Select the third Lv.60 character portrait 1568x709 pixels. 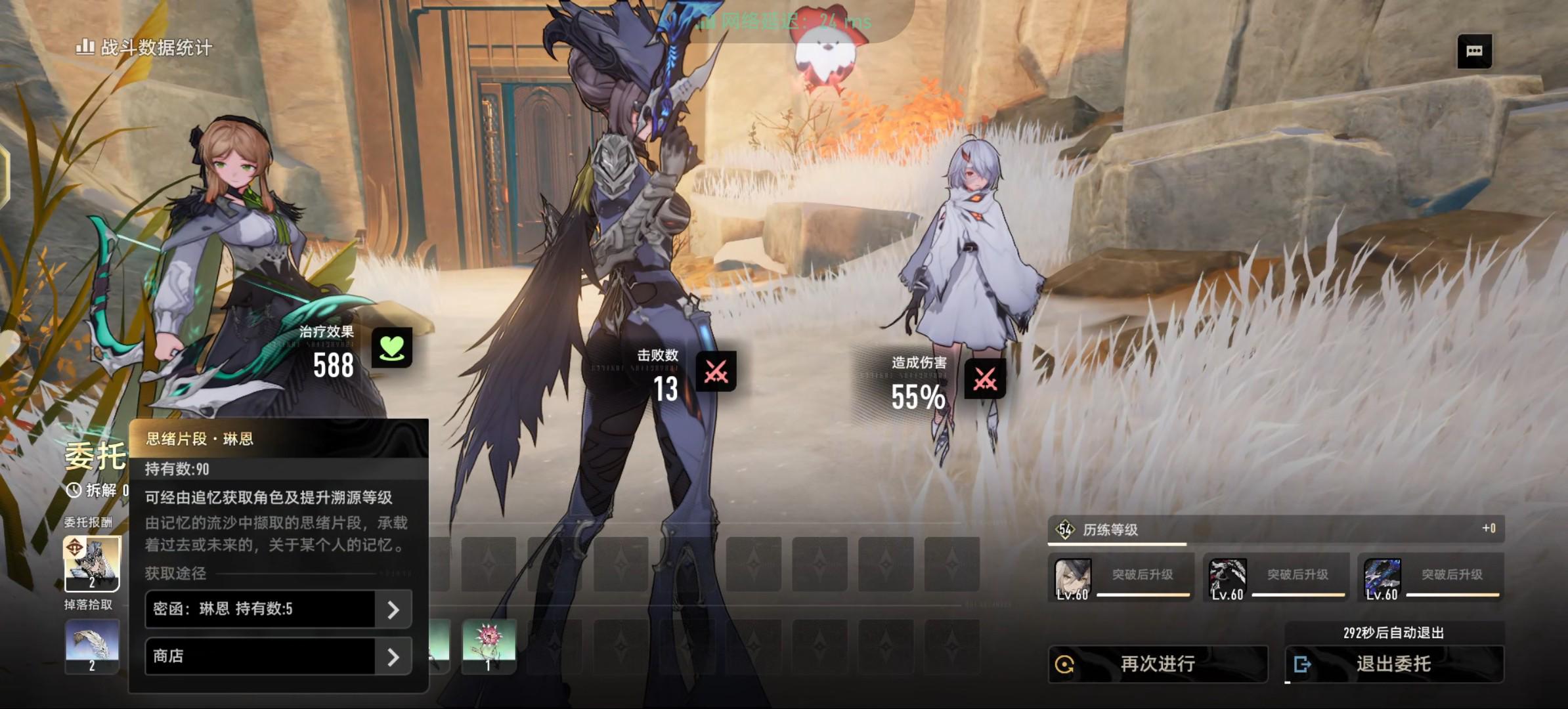pyautogui.click(x=1382, y=578)
